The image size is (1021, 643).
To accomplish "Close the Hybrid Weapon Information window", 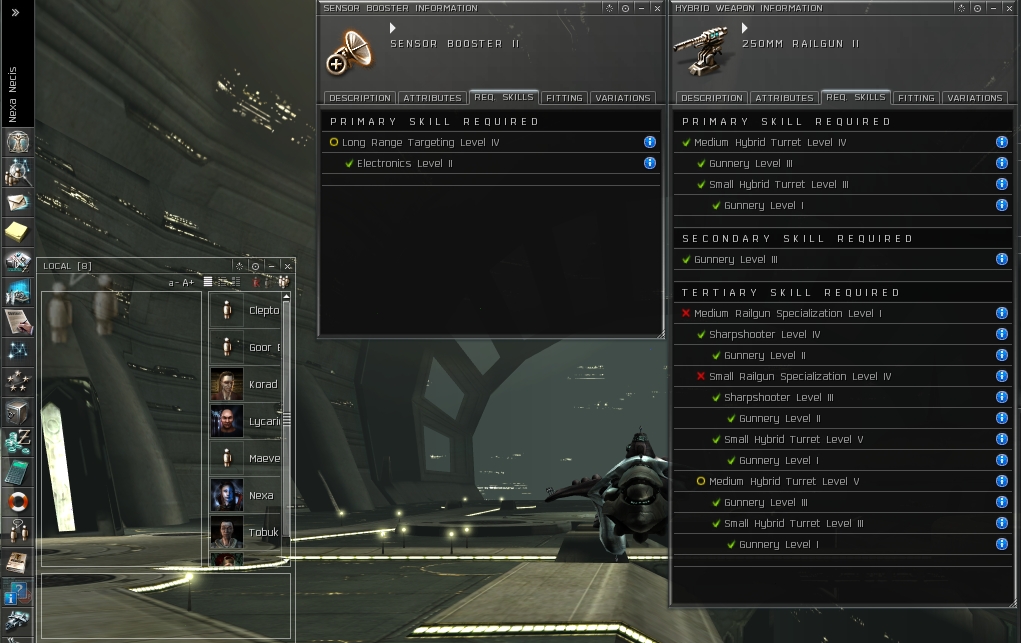I will coord(1009,8).
